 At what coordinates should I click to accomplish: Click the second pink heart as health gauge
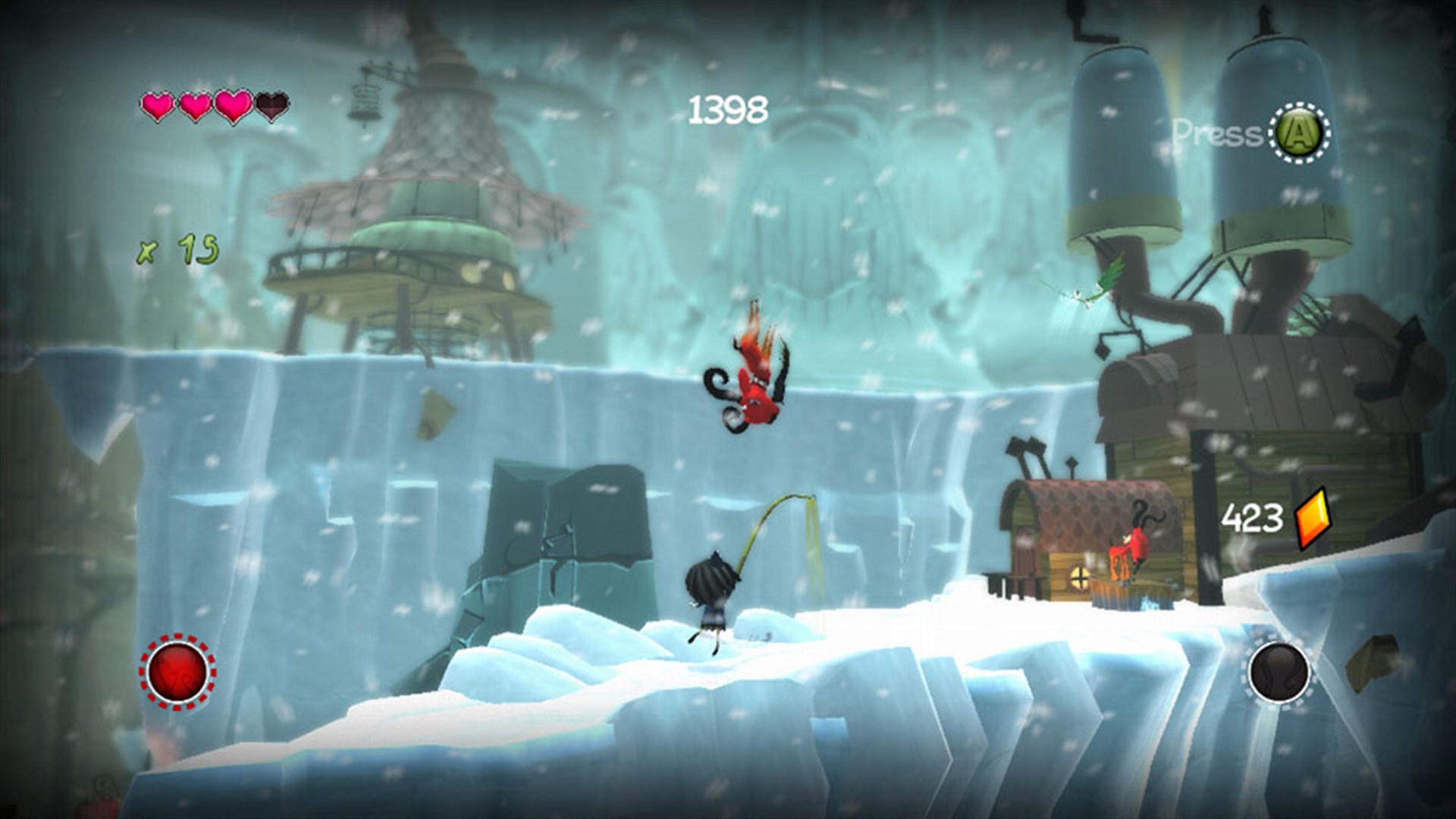(x=194, y=106)
